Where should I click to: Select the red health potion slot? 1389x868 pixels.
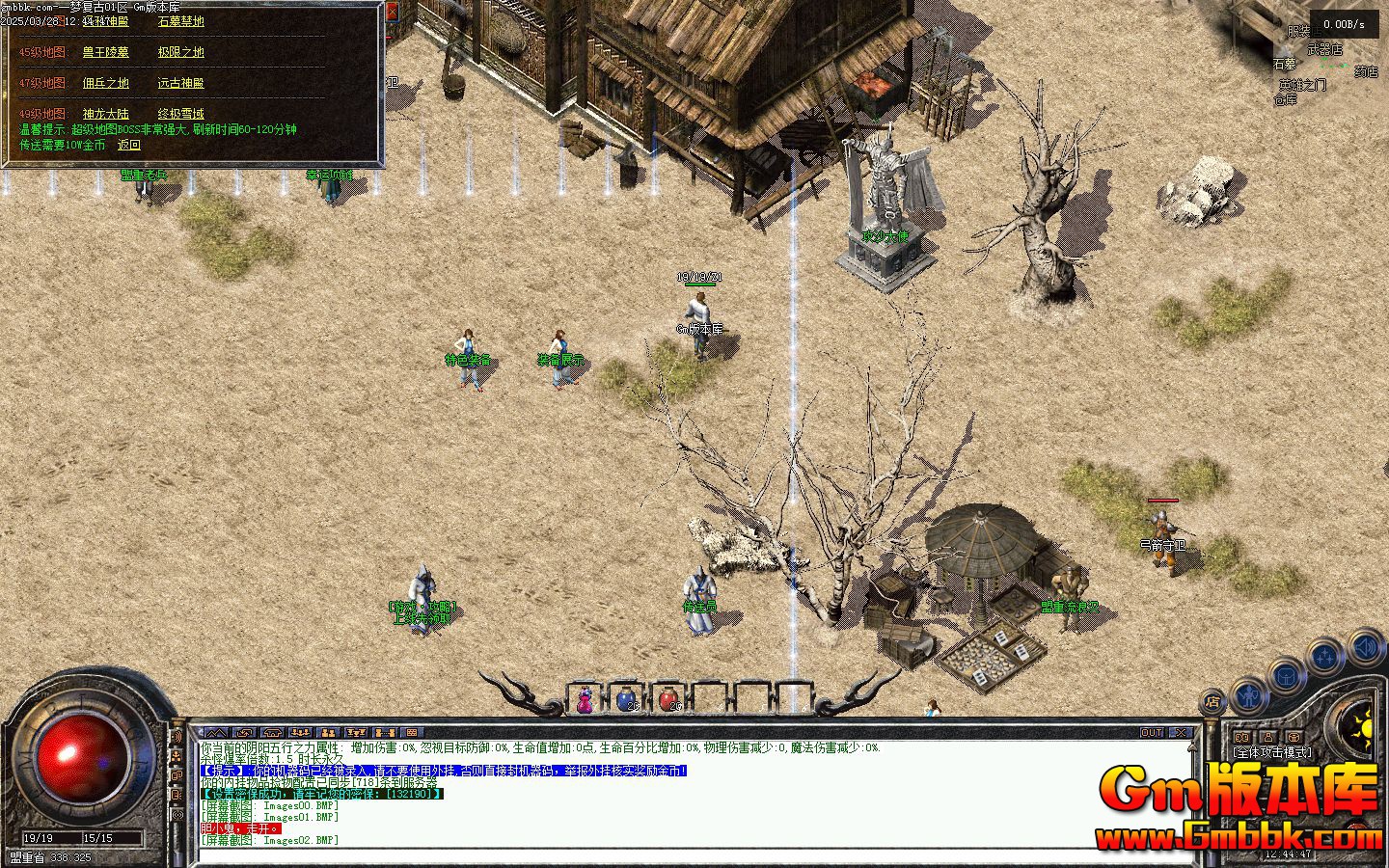click(668, 699)
